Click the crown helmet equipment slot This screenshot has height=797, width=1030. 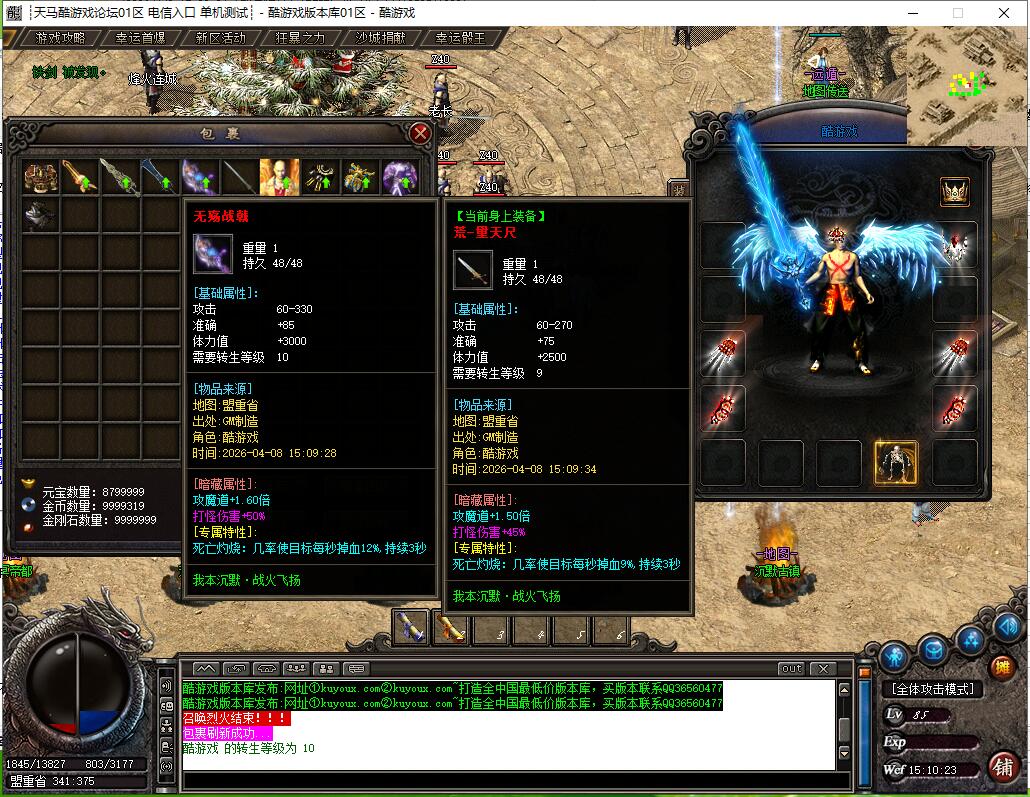point(955,191)
